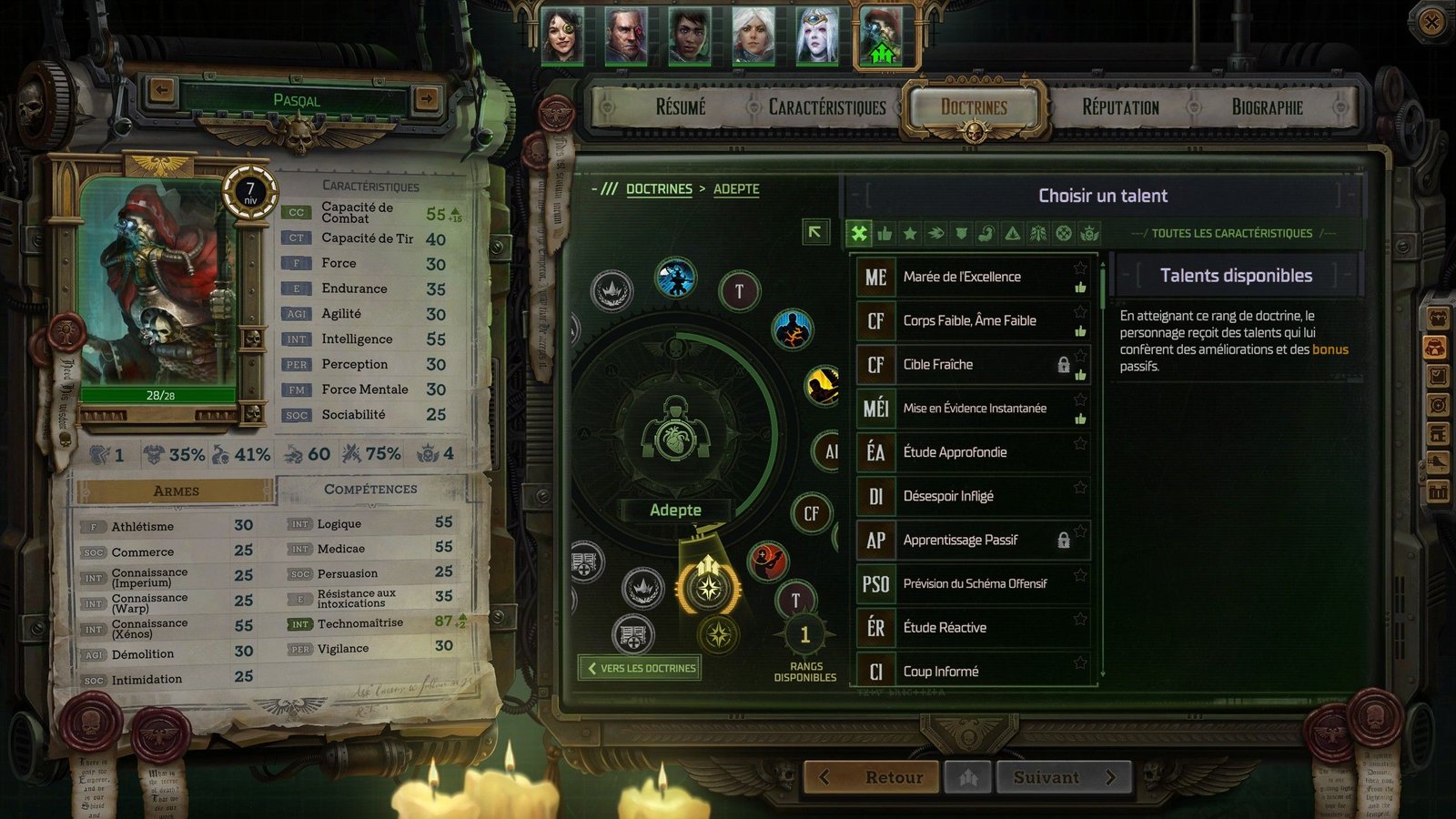
Task: Return via Vers les Doctrines button
Action: [x=641, y=668]
